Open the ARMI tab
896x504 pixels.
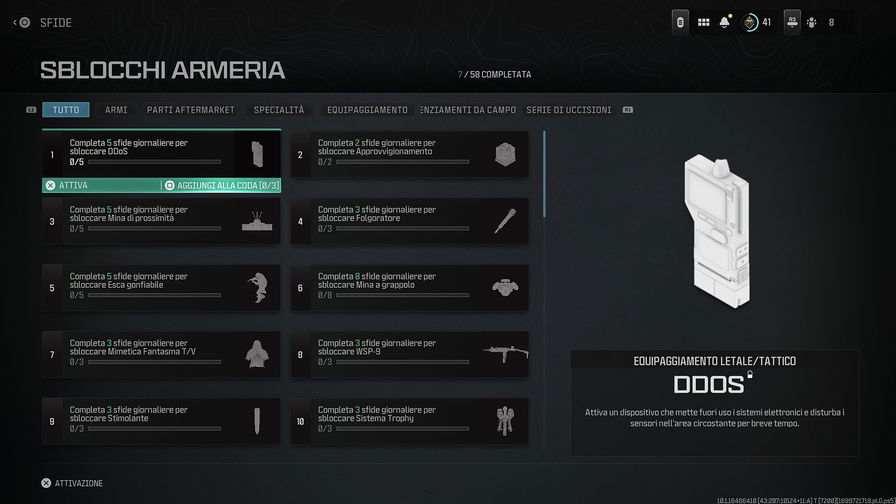(x=116, y=110)
